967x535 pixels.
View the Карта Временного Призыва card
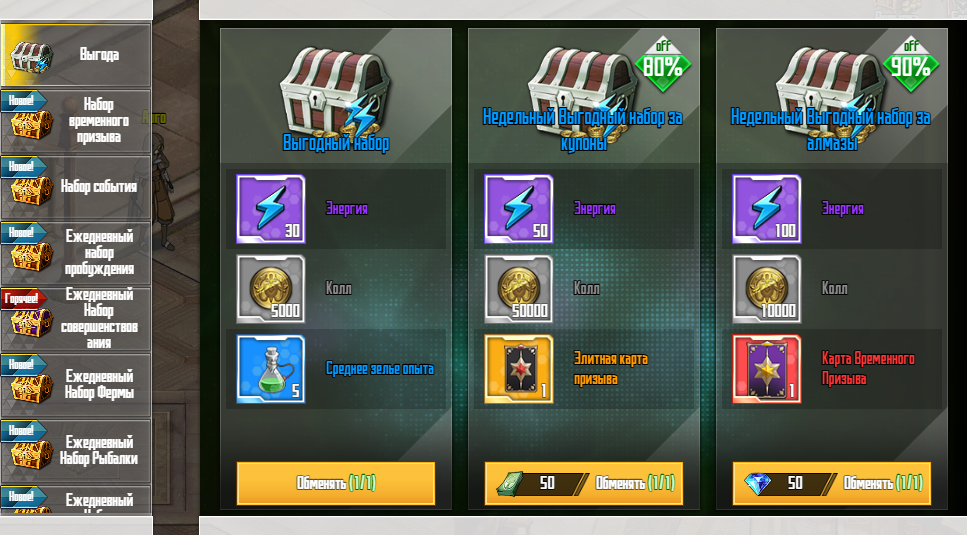click(766, 369)
